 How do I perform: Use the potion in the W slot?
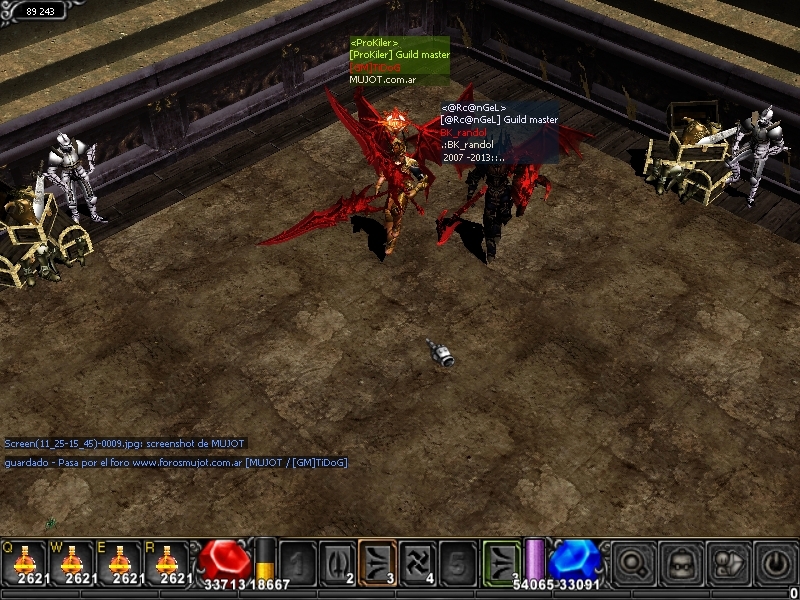point(73,562)
